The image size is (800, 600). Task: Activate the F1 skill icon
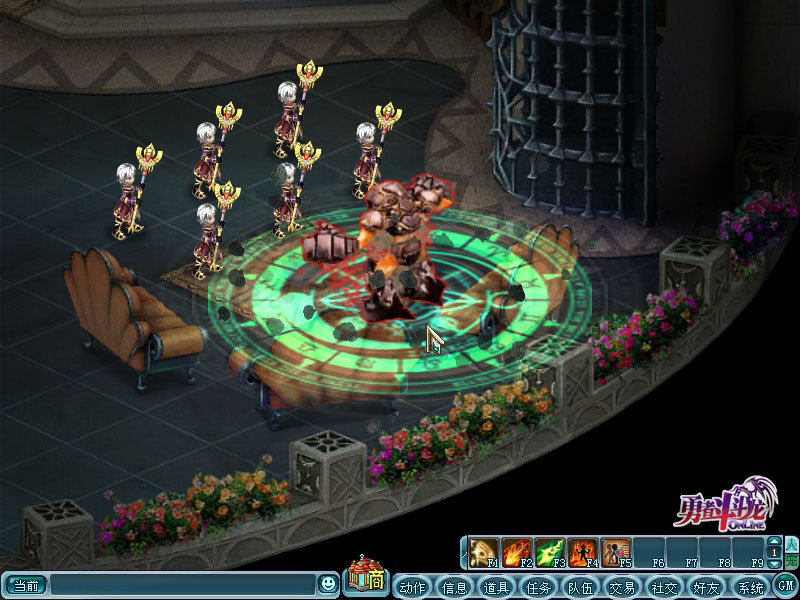coord(485,552)
